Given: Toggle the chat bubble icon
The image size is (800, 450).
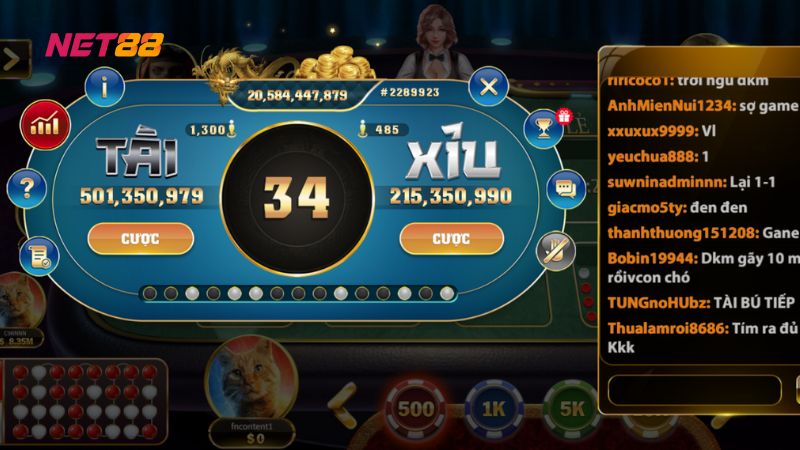Looking at the screenshot, I should (566, 188).
